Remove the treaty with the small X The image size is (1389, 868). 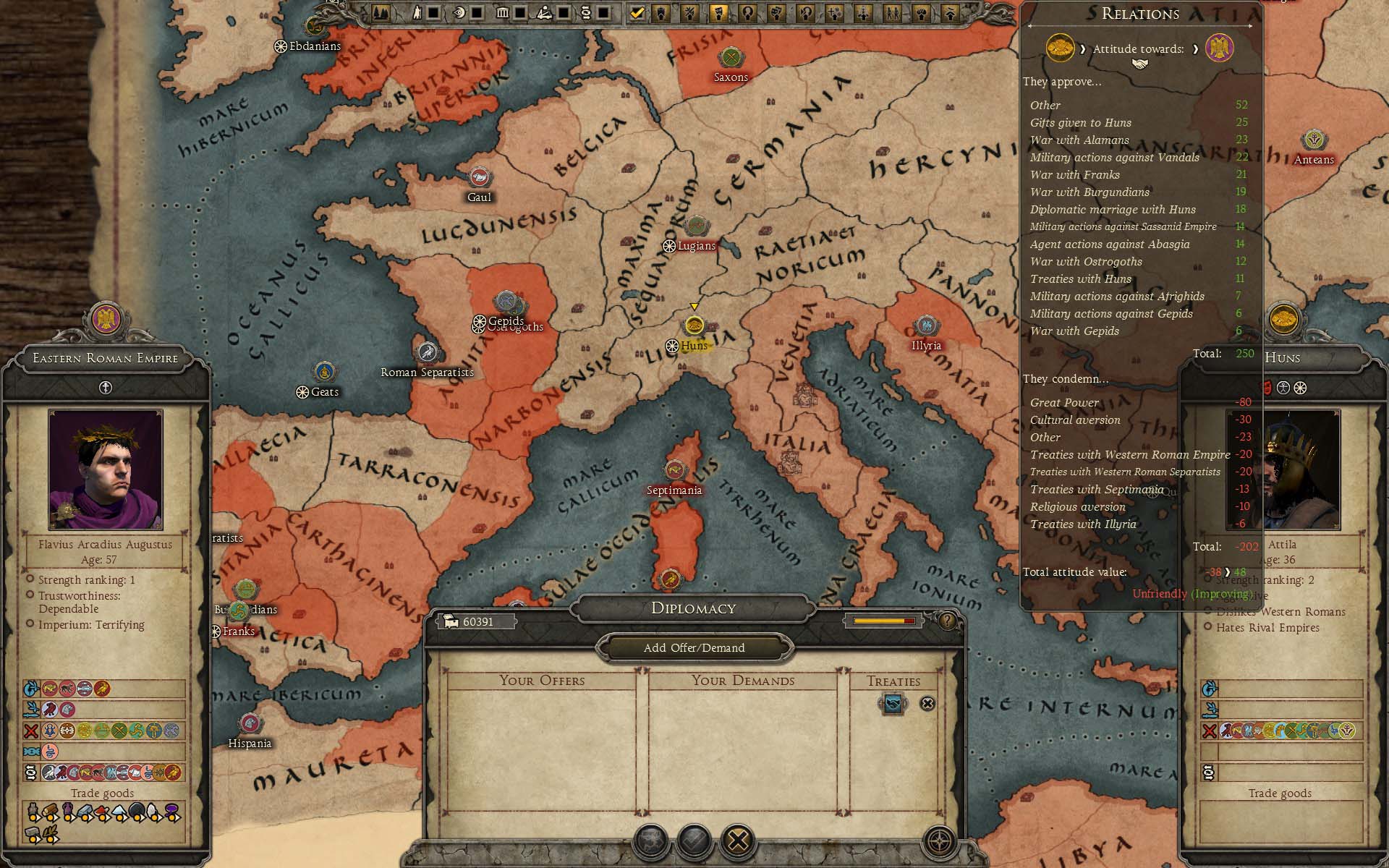(927, 703)
